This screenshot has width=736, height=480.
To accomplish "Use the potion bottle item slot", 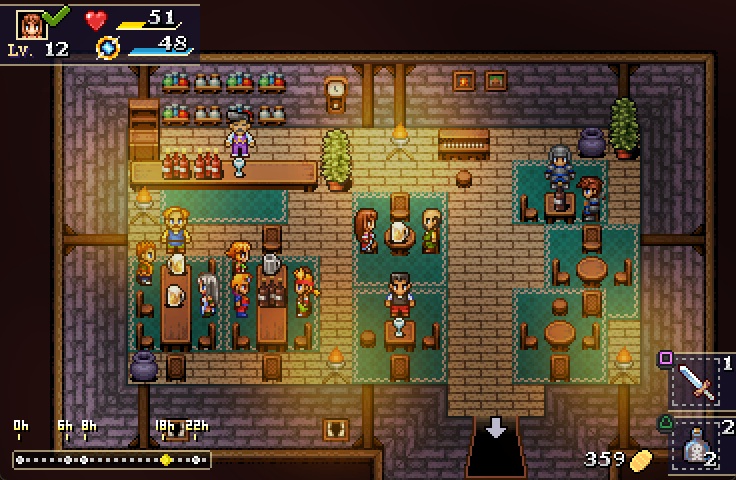I will click(x=697, y=445).
